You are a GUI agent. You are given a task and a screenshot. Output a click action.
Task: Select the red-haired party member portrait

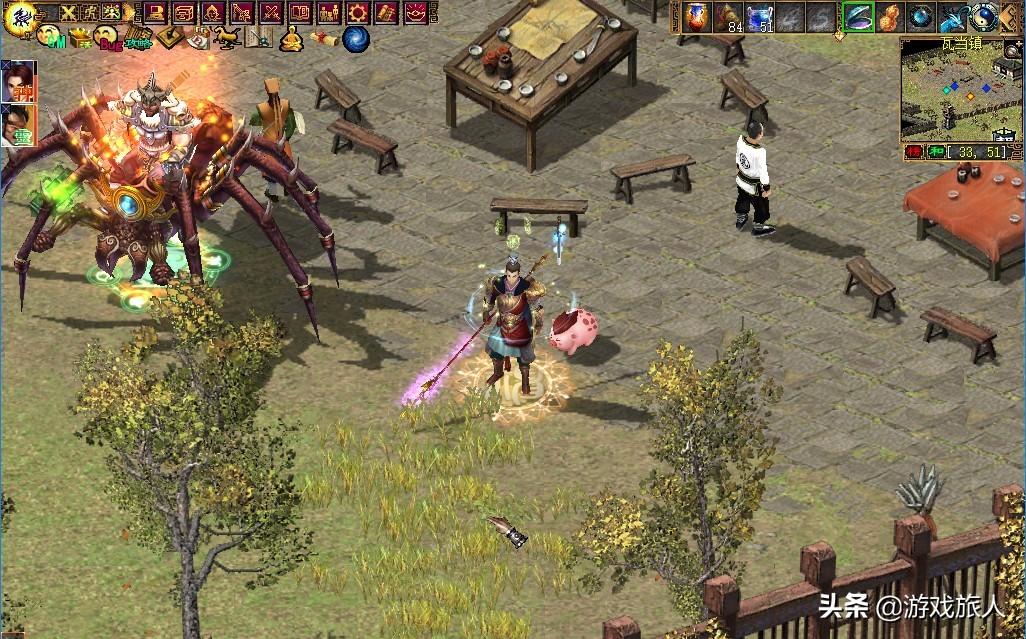point(18,81)
